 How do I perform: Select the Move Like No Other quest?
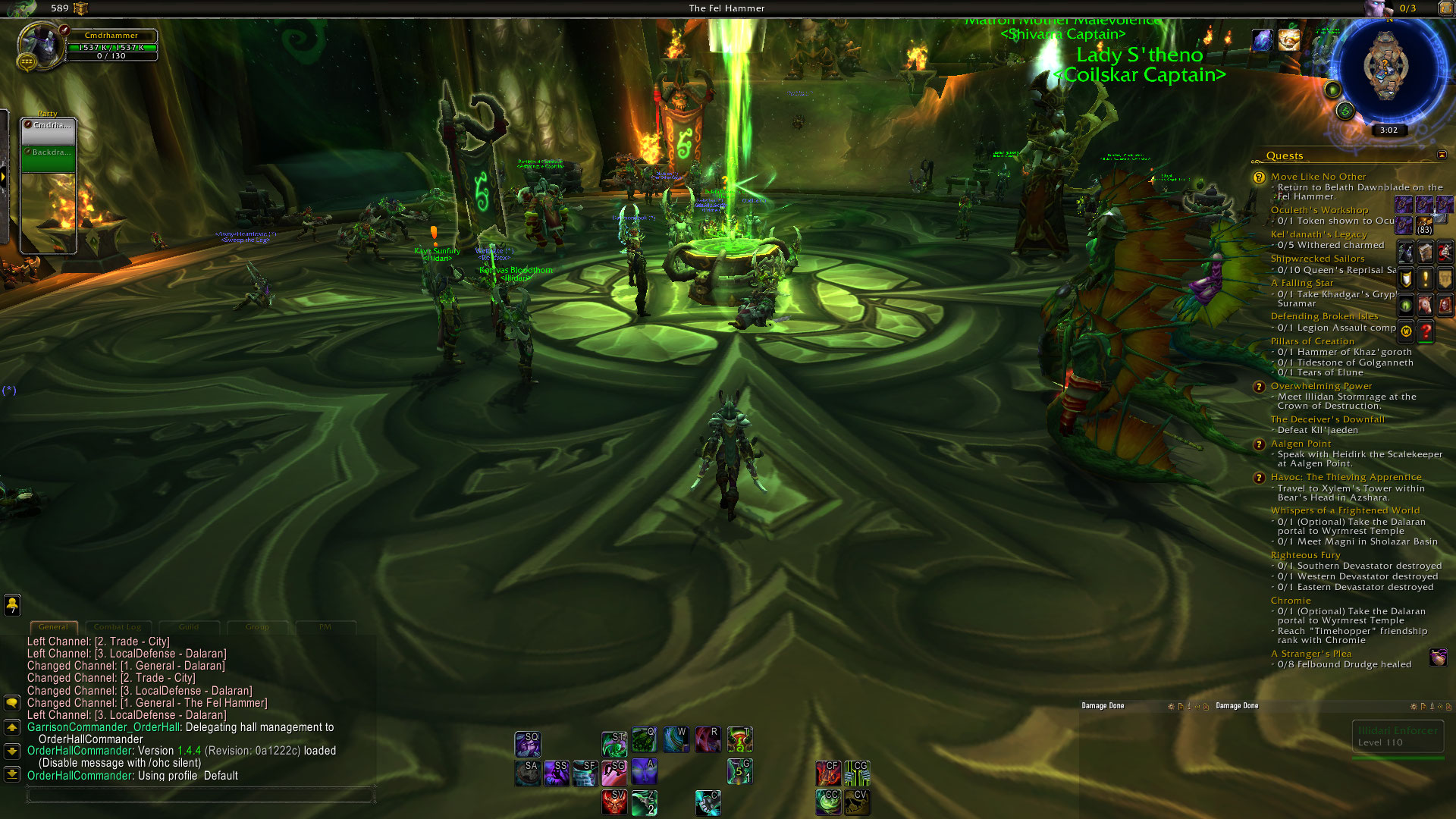click(x=1318, y=177)
